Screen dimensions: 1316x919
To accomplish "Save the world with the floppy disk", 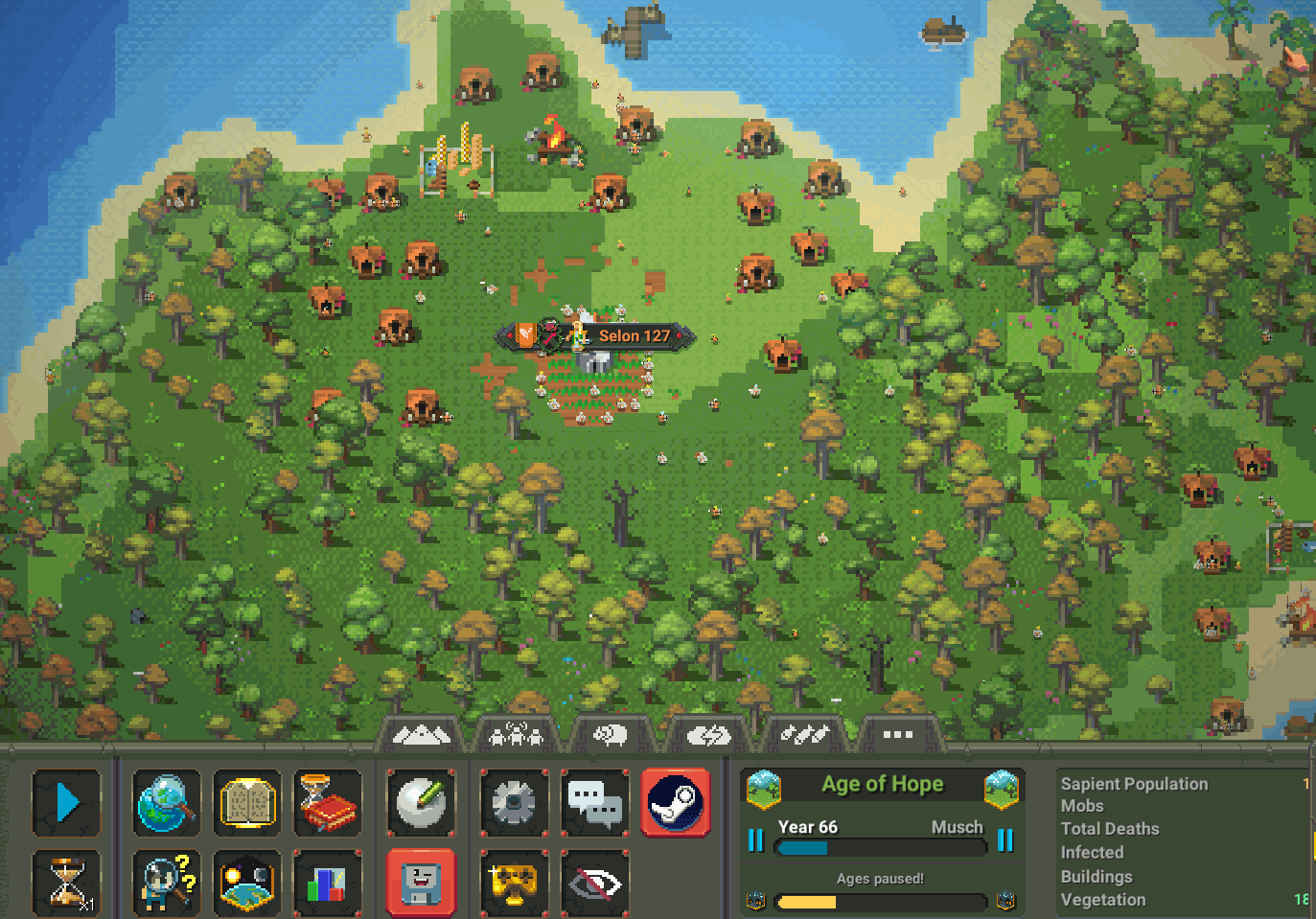I will (421, 883).
